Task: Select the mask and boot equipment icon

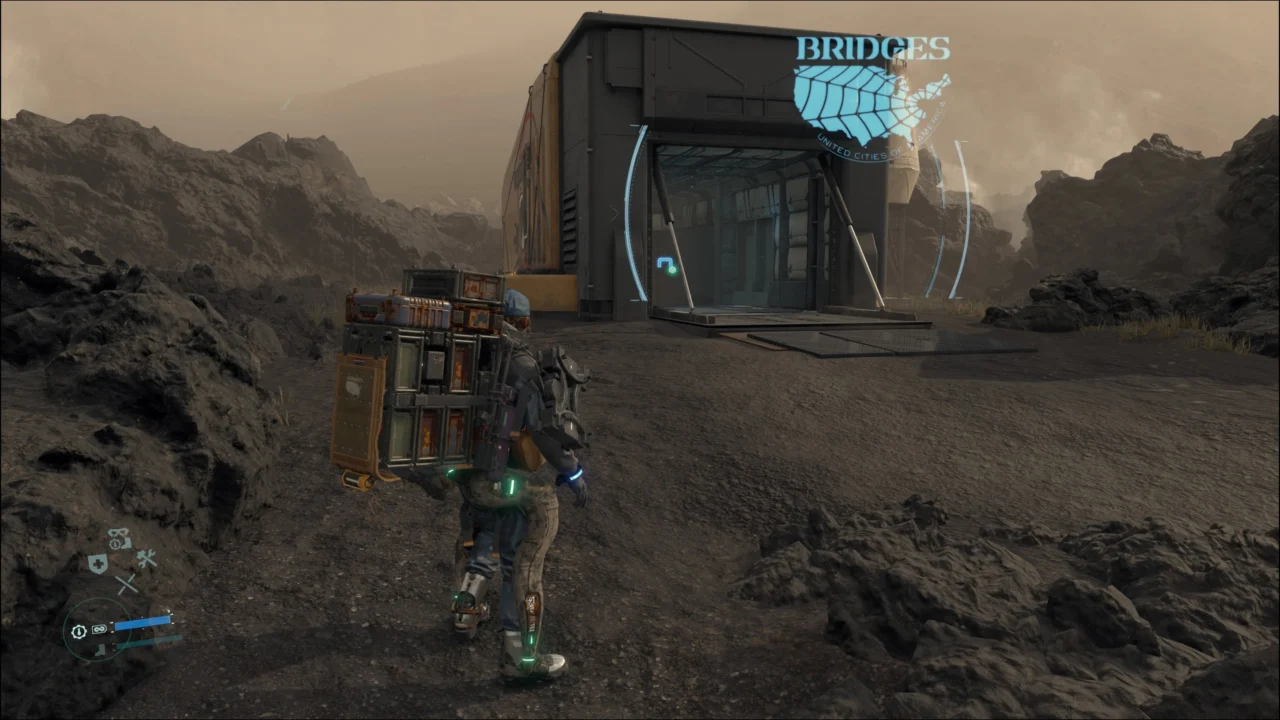Action: pyautogui.click(x=120, y=539)
